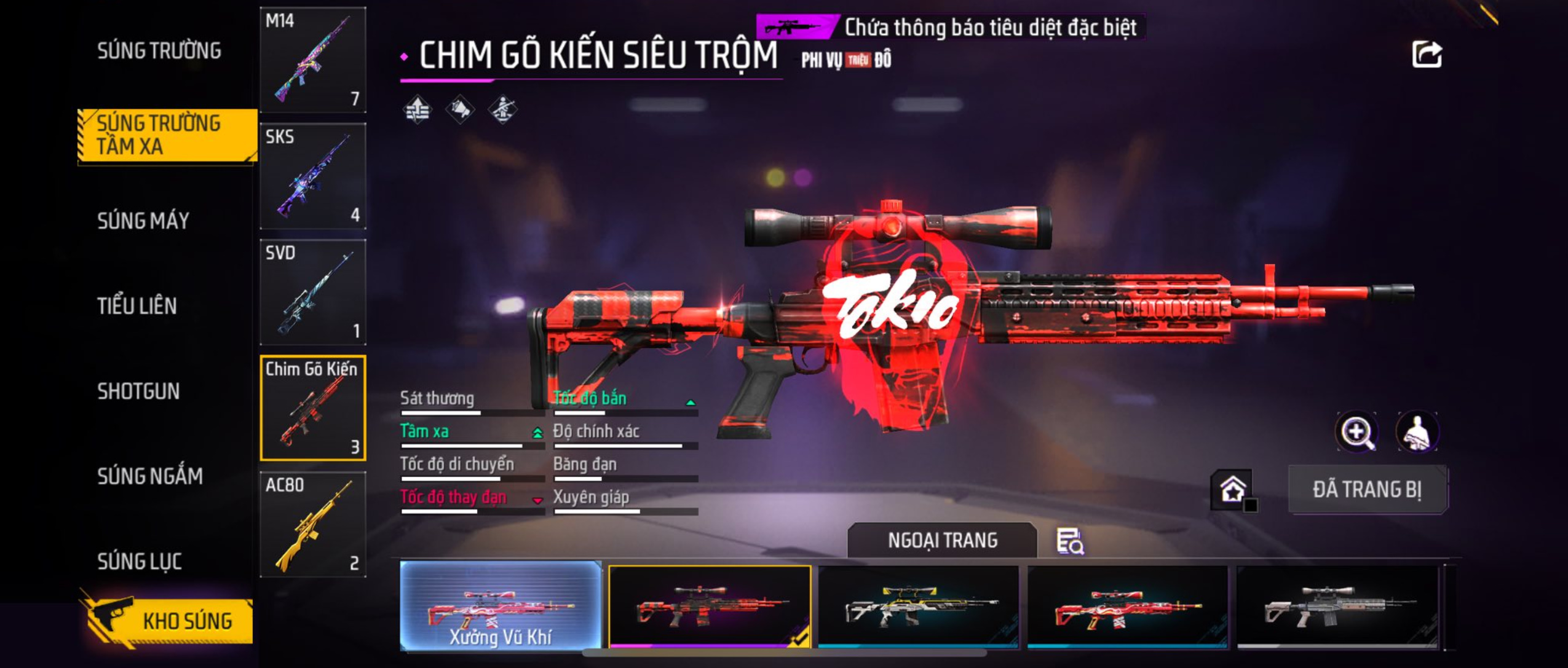
Task: Click the Đã Trang Bị button
Action: pos(1368,490)
